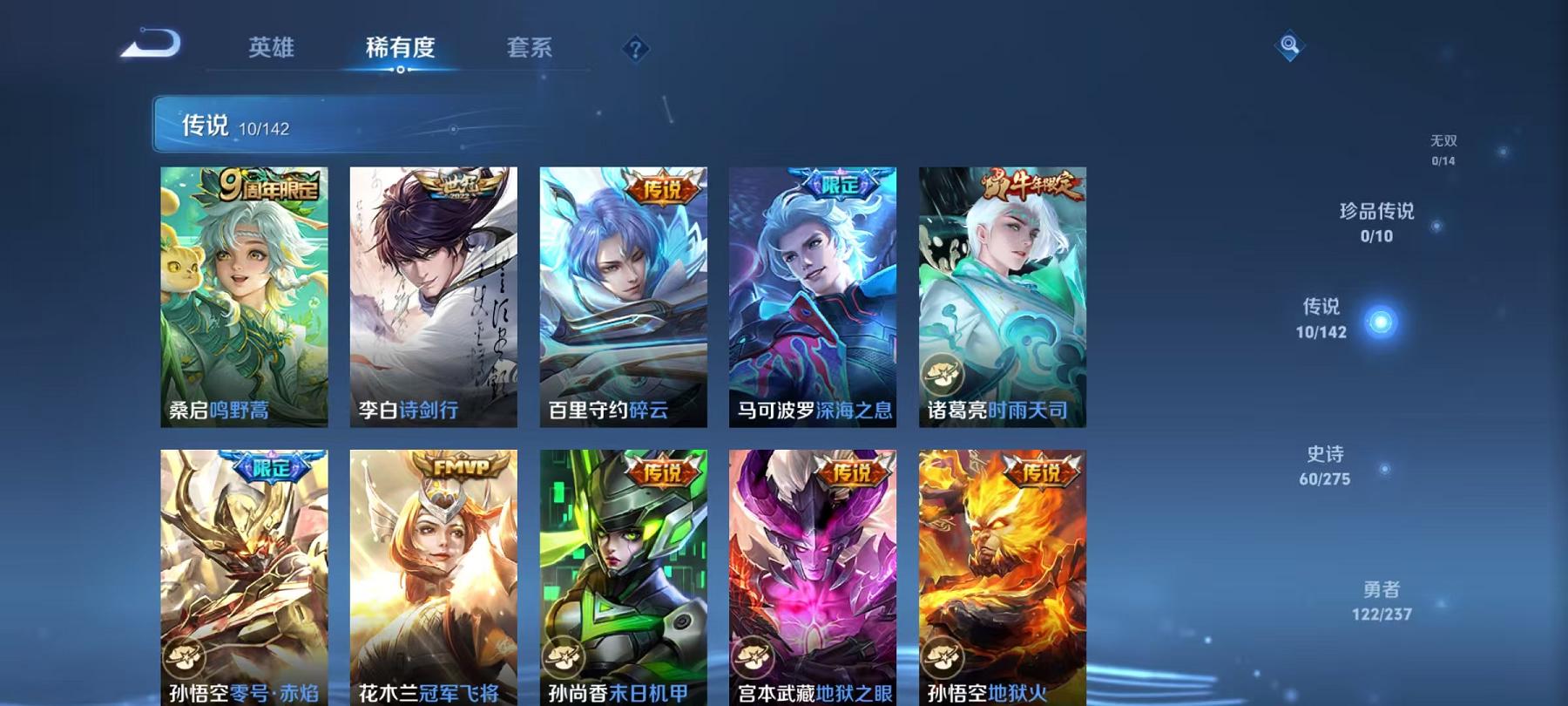Switch to the 稀有度 tab
The image size is (1568, 706).
click(x=402, y=48)
